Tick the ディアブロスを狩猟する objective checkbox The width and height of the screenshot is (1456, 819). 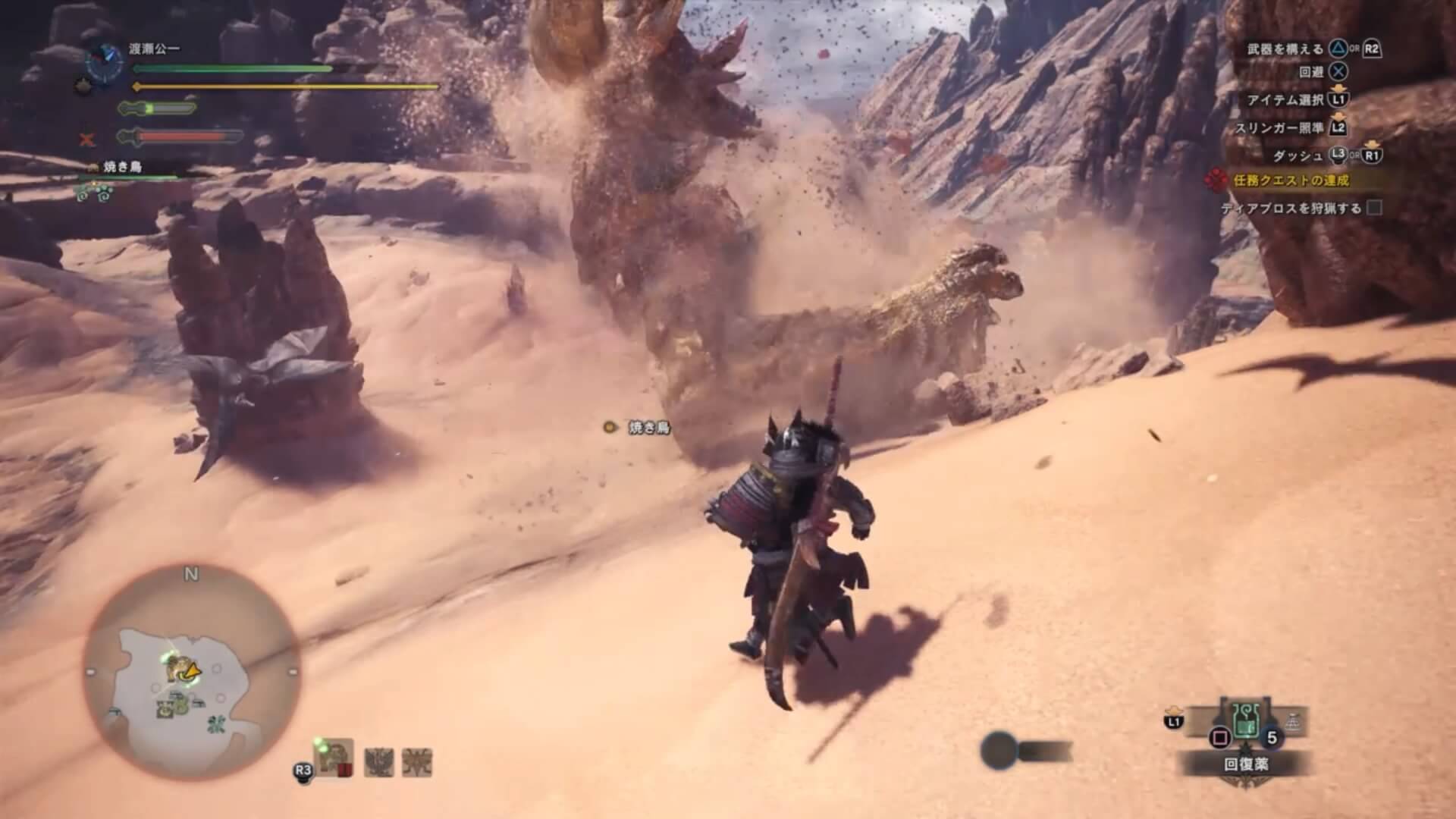(x=1373, y=208)
